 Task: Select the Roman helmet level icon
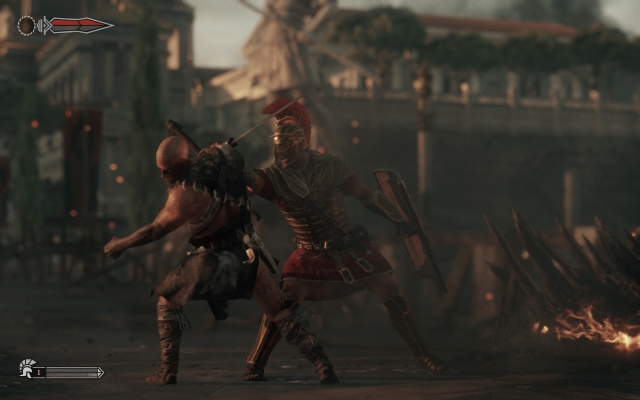pyautogui.click(x=26, y=369)
